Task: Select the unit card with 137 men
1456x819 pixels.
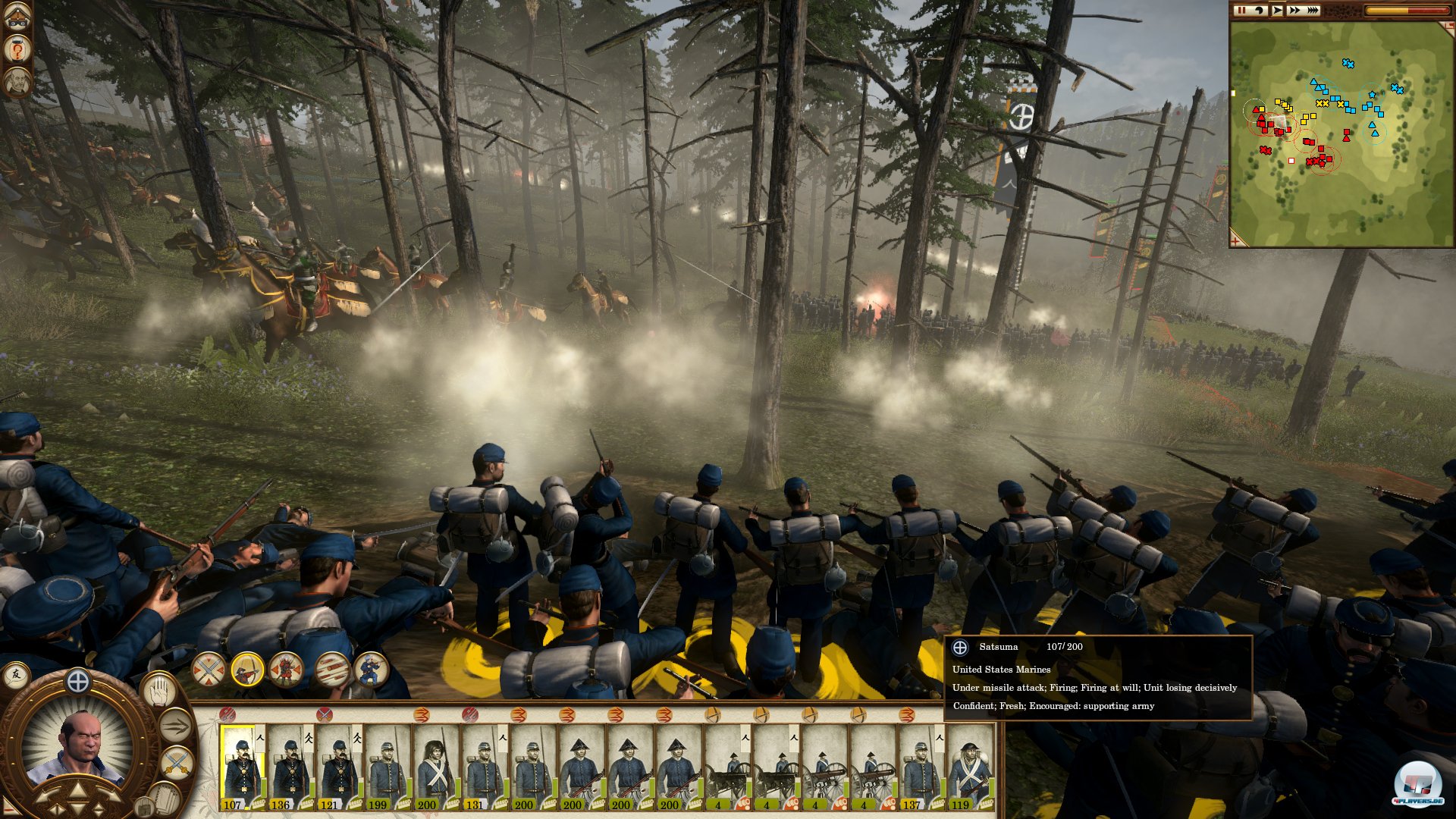Action: click(921, 767)
